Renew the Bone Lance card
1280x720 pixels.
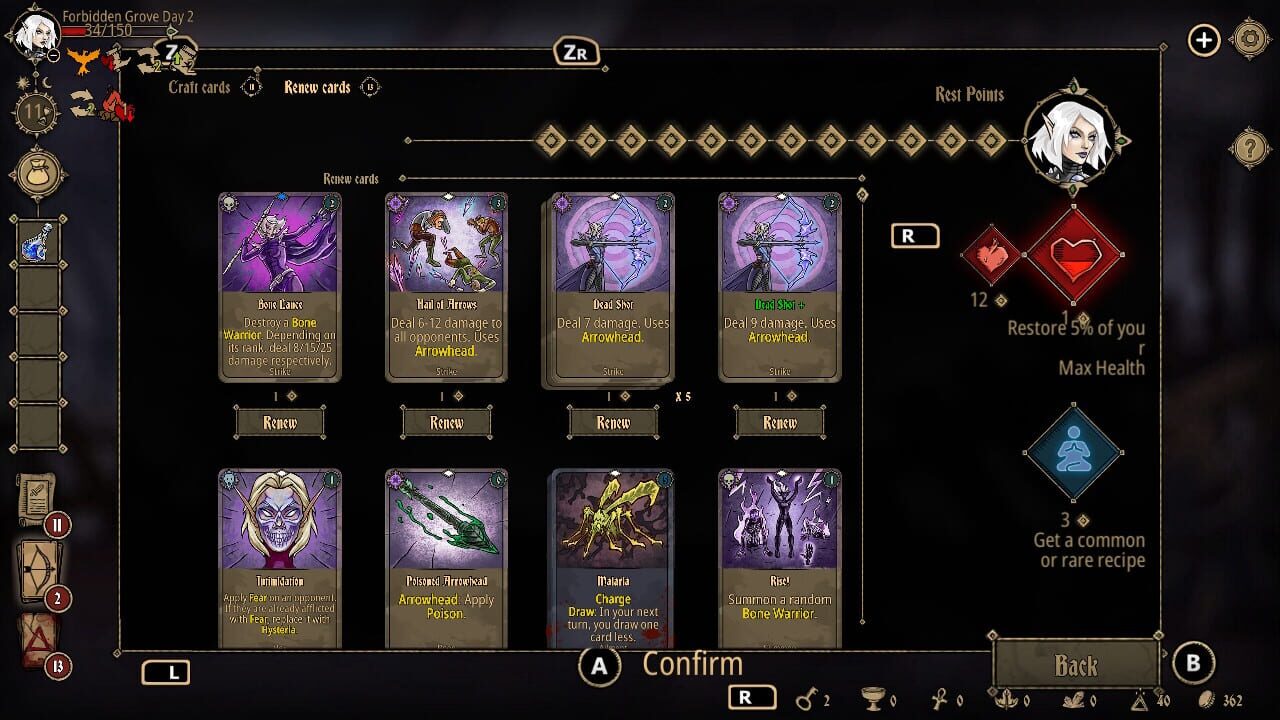point(279,422)
